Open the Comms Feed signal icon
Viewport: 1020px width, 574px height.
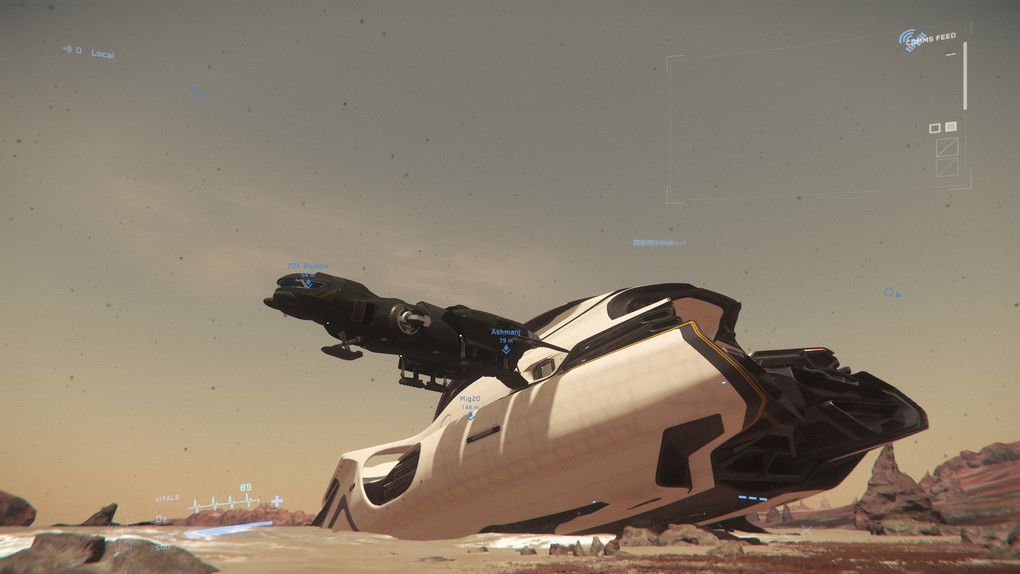point(910,40)
